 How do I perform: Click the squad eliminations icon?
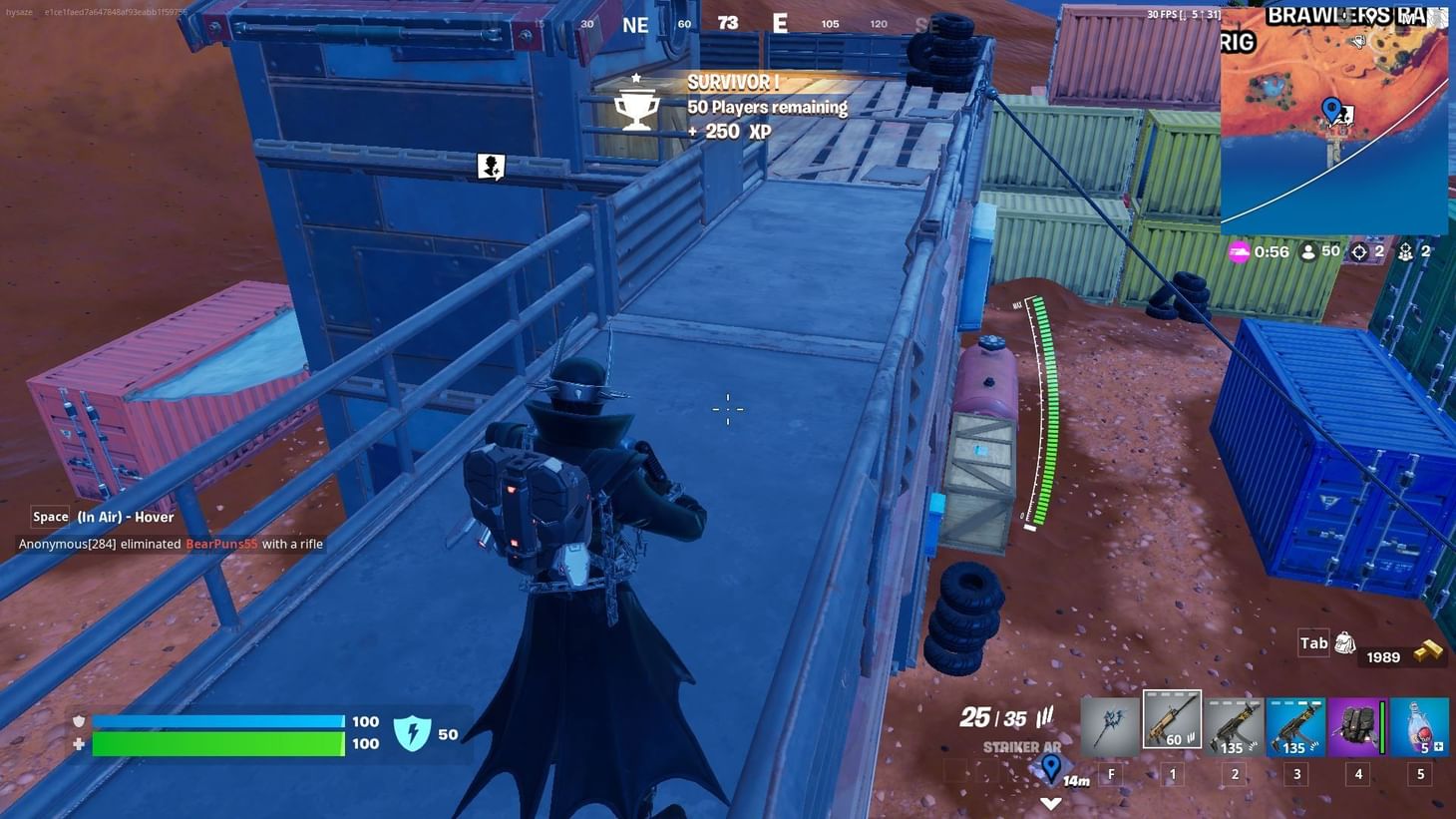coord(1407,251)
